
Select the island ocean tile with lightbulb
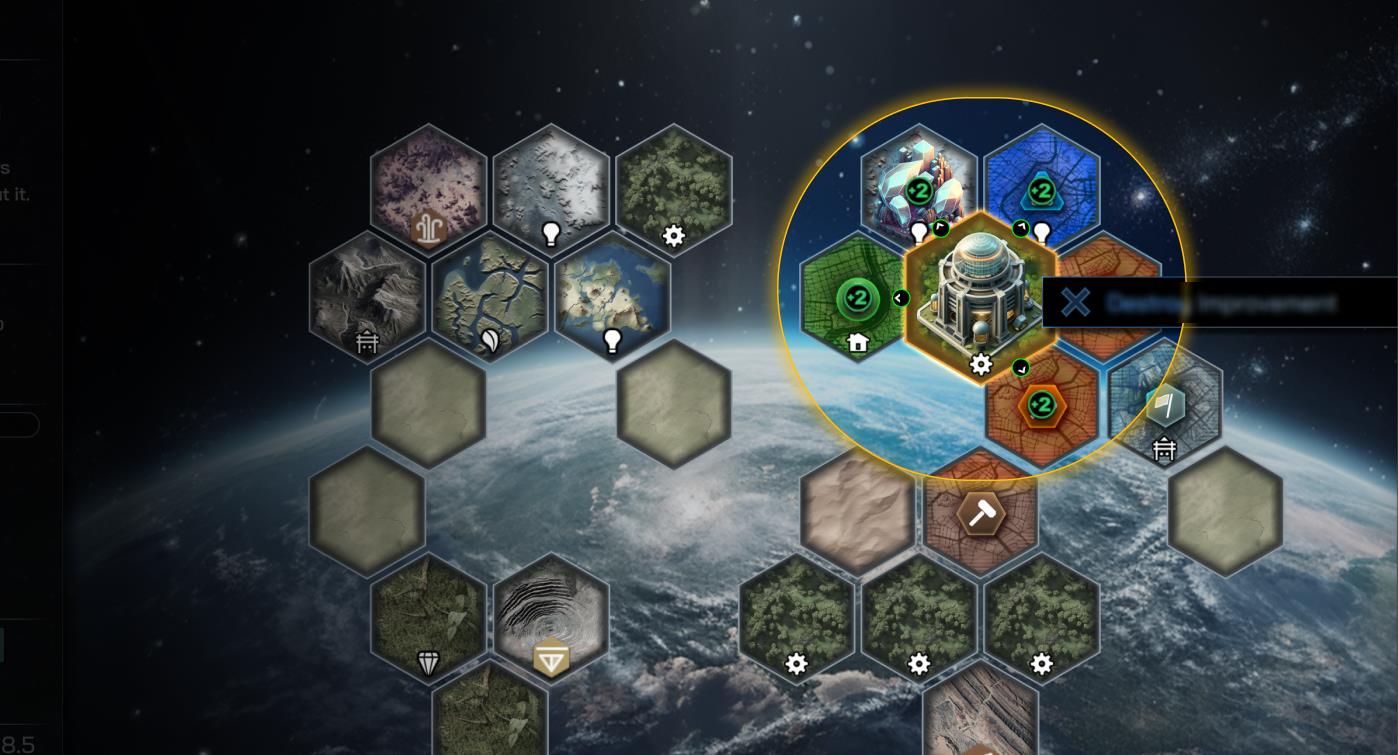pos(612,296)
